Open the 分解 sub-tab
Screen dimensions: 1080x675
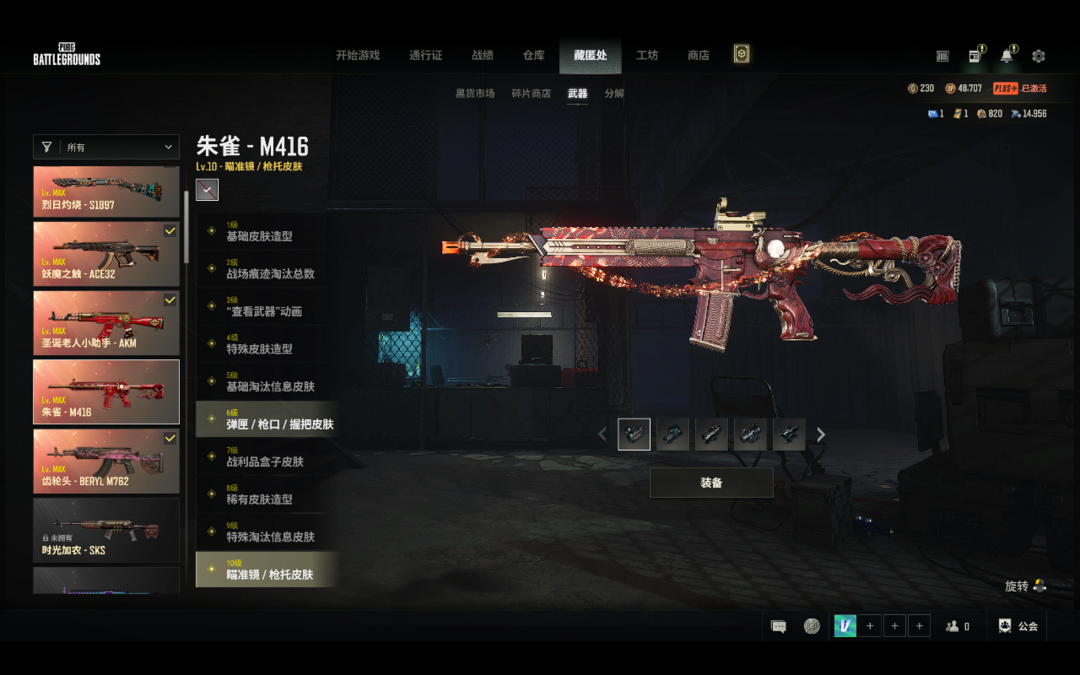coord(614,94)
